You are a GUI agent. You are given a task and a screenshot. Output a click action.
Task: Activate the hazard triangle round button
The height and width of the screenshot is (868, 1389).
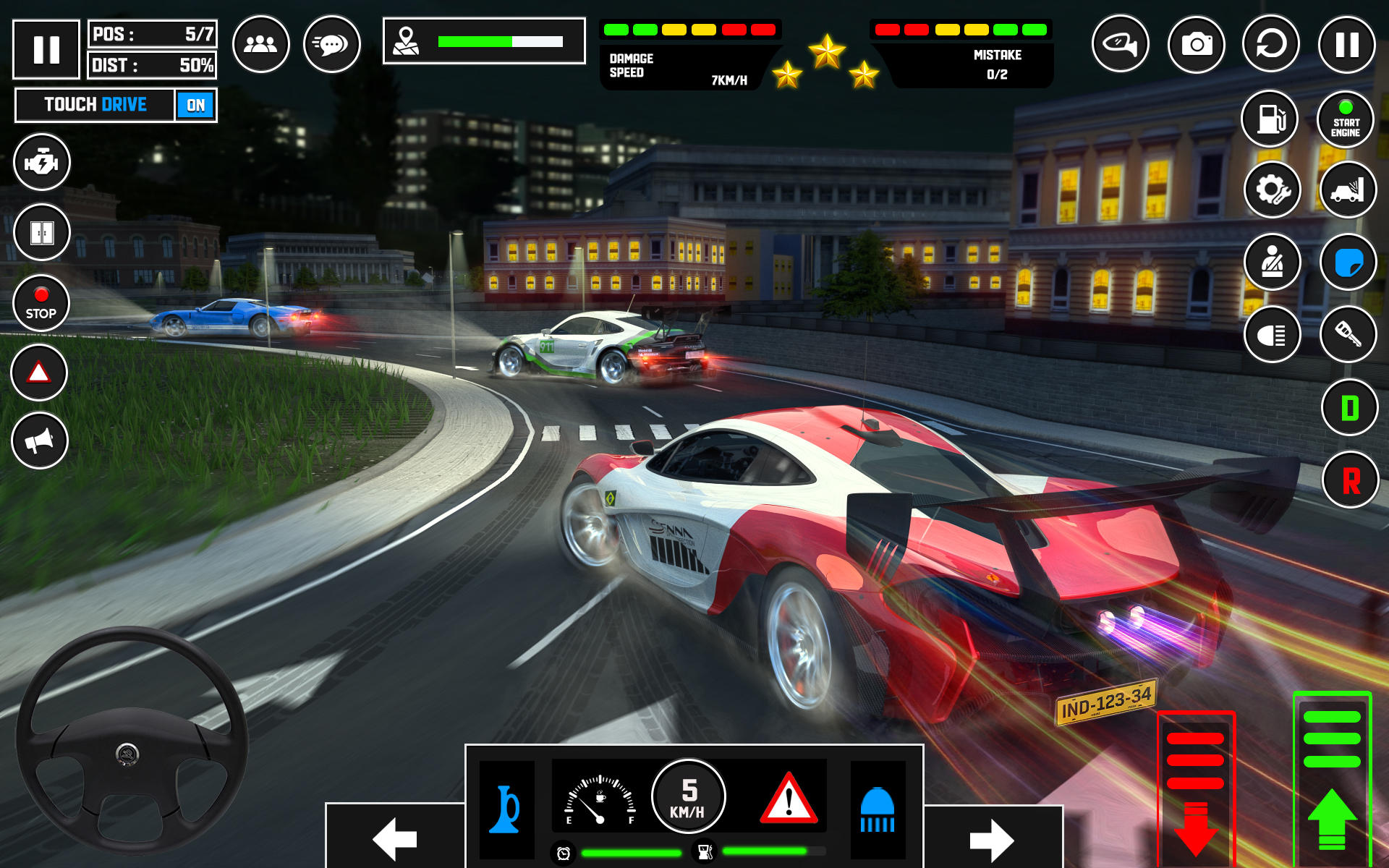39,373
